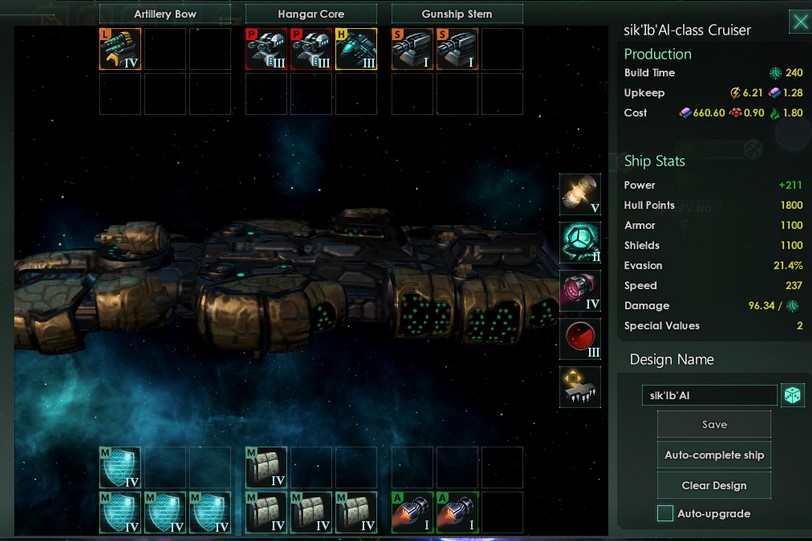
Task: Select the combat computer chip component
Action: tap(580, 386)
